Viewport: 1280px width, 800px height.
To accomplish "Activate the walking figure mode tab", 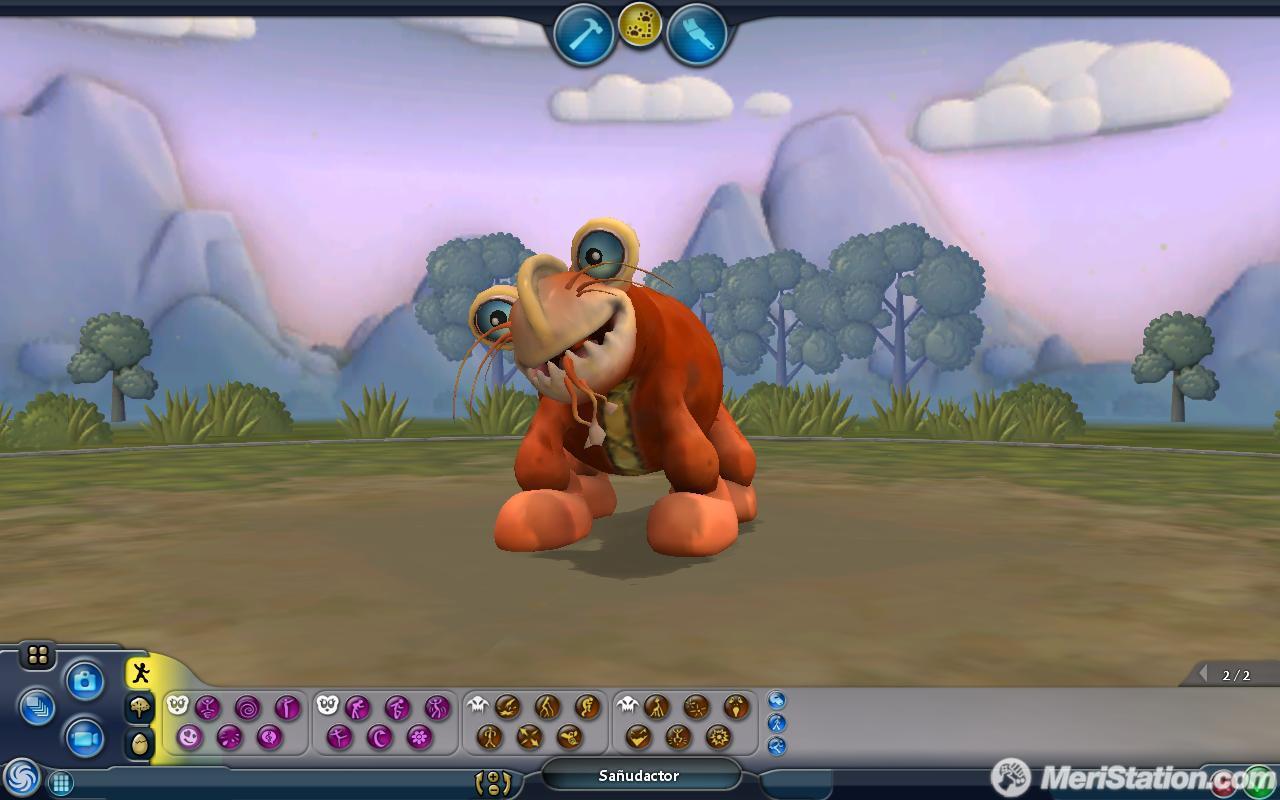I will tap(141, 674).
